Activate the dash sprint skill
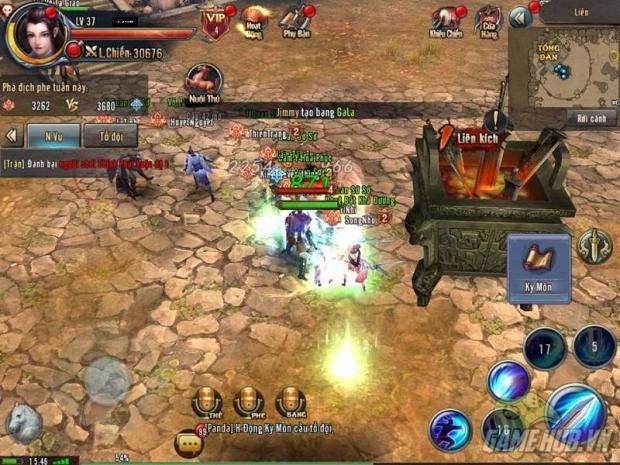This screenshot has width=620, height=465. coord(450,430)
